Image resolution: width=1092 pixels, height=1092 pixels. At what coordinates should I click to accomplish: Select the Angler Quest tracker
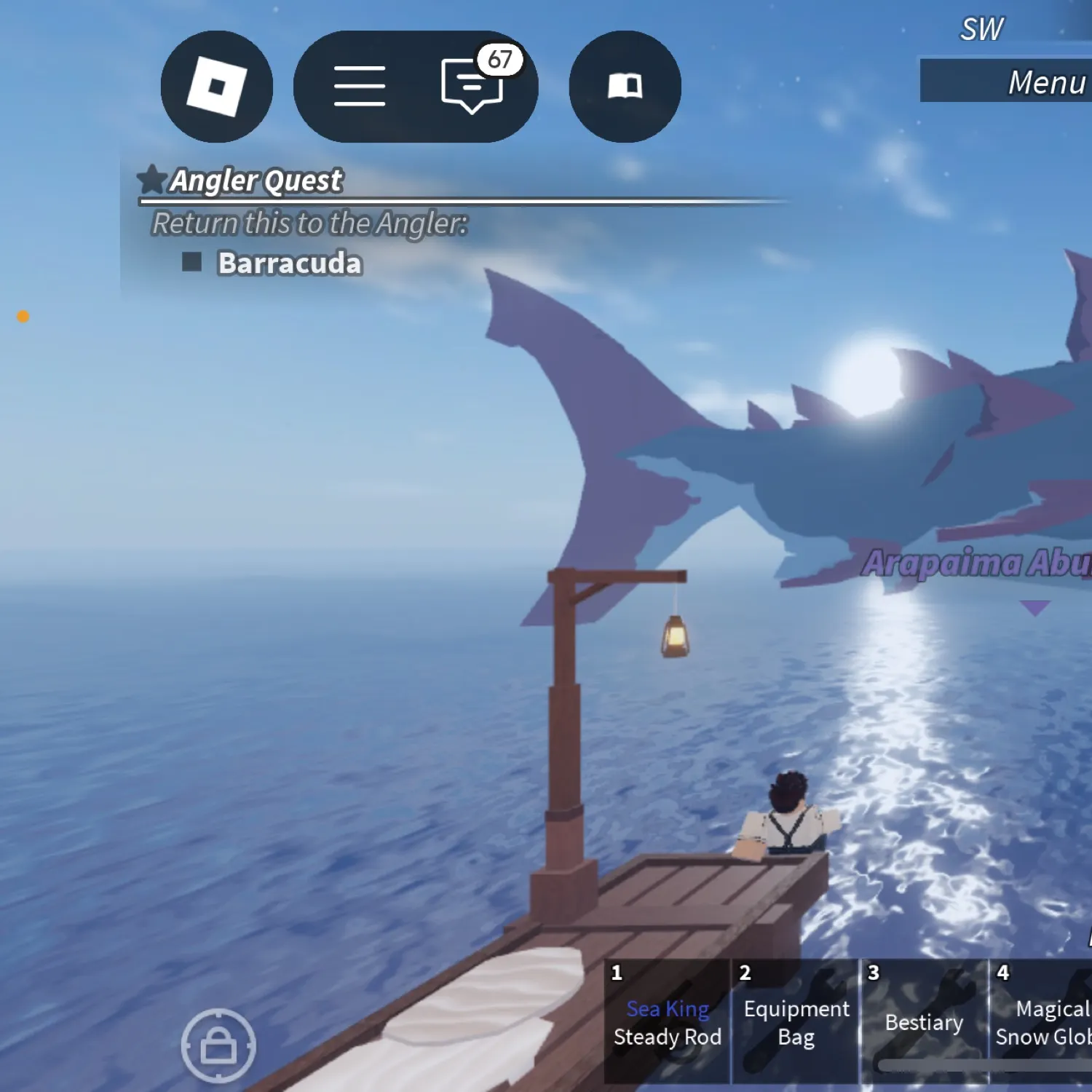[256, 181]
